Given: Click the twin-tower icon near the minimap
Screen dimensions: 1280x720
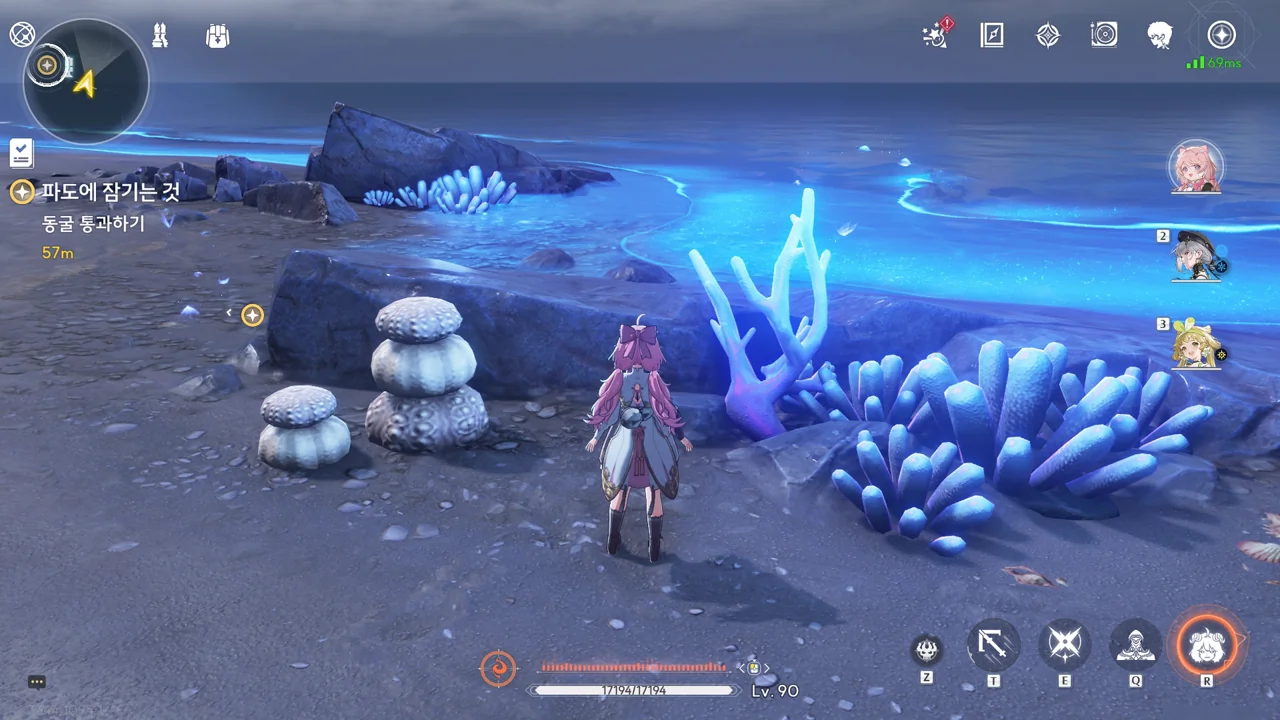Looking at the screenshot, I should click(160, 35).
